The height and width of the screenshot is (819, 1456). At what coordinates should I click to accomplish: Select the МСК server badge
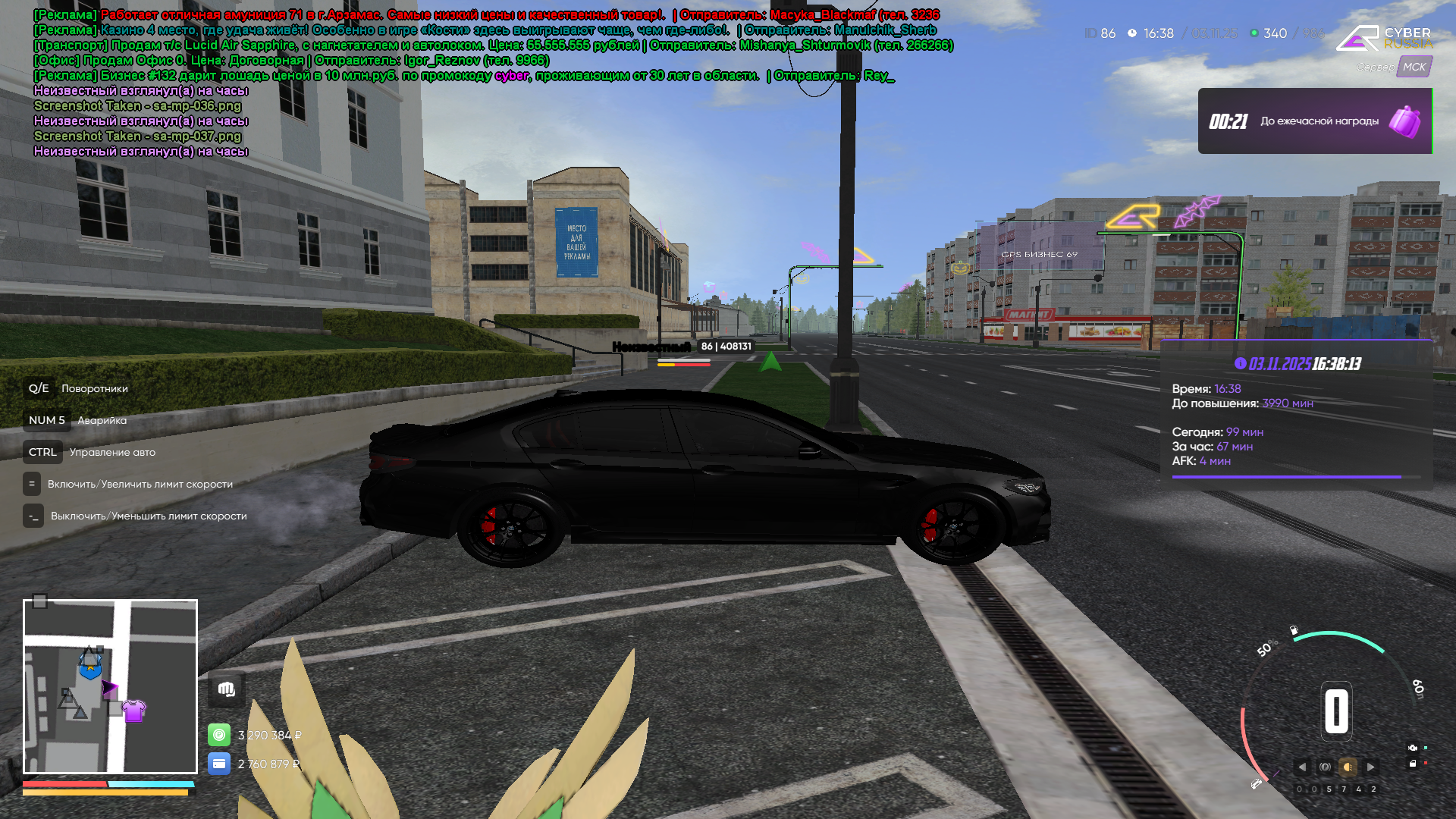[x=1415, y=67]
